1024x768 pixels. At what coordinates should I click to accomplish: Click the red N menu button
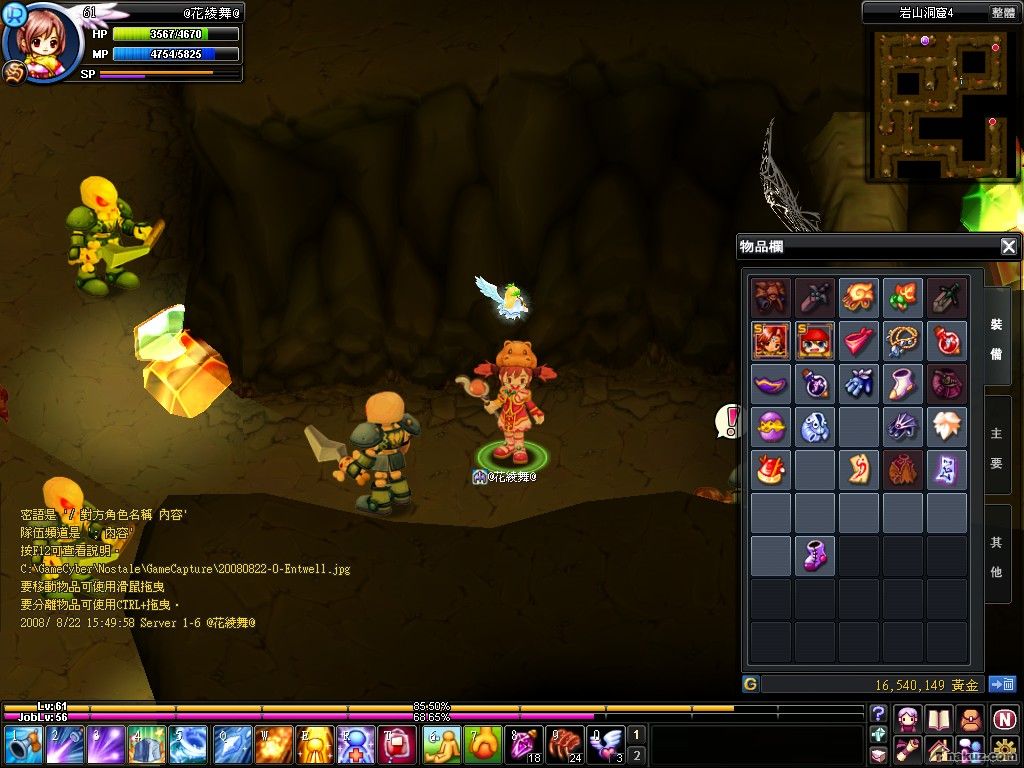1004,718
